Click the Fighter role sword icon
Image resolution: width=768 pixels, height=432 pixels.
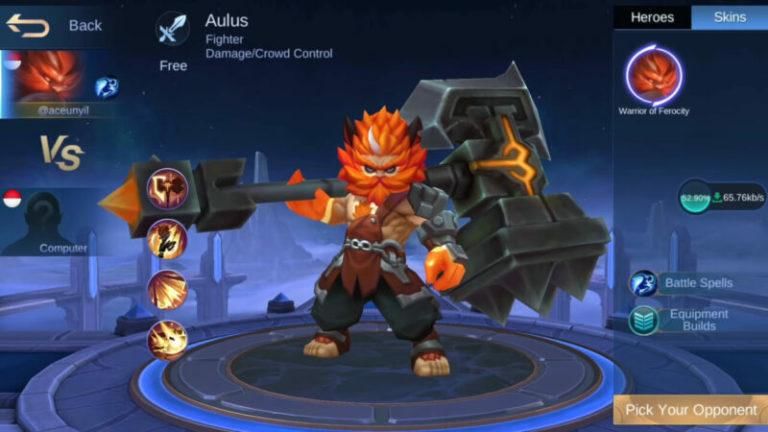[x=172, y=29]
